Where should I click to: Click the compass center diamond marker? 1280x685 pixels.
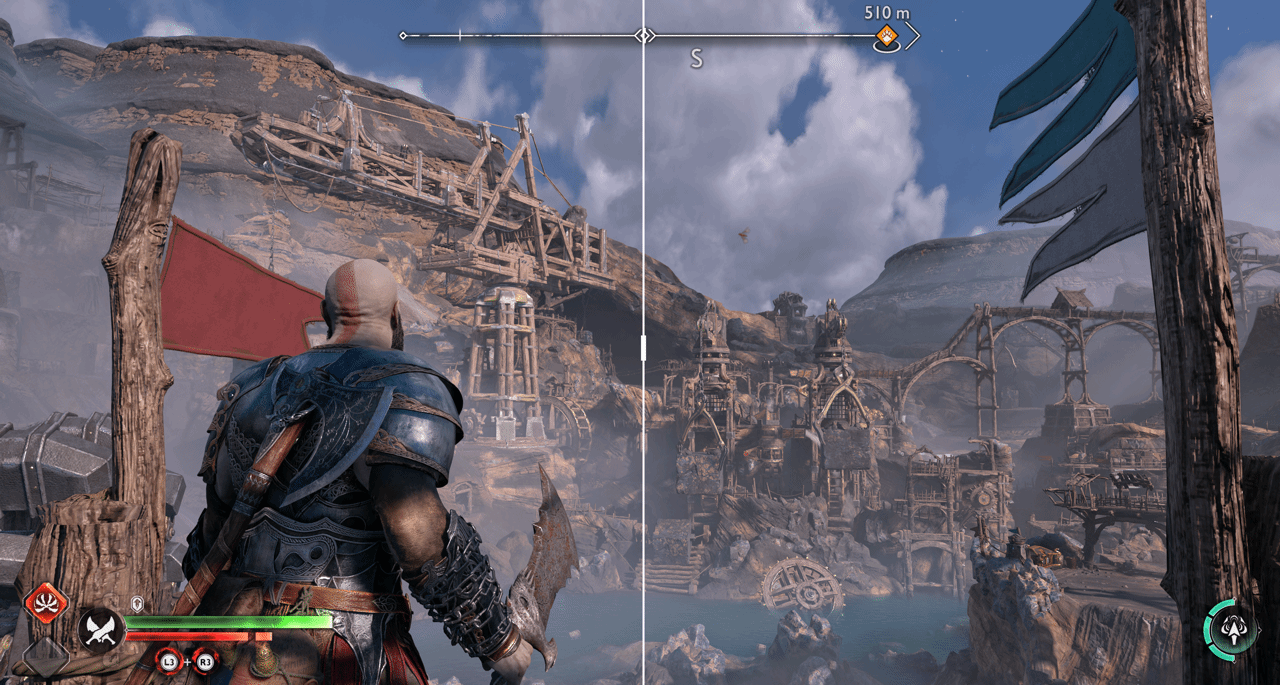645,36
